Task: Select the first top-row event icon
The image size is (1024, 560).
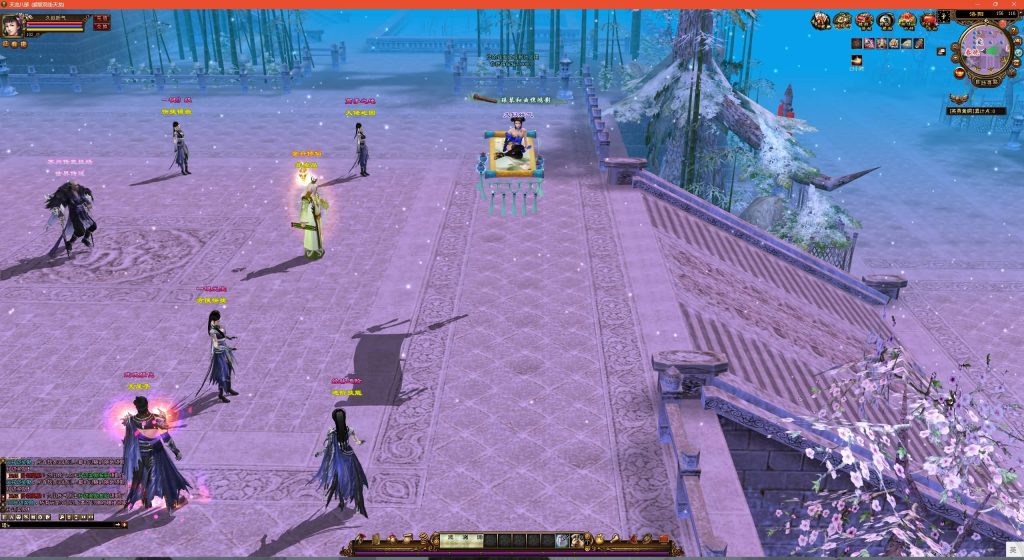Action: pos(820,20)
